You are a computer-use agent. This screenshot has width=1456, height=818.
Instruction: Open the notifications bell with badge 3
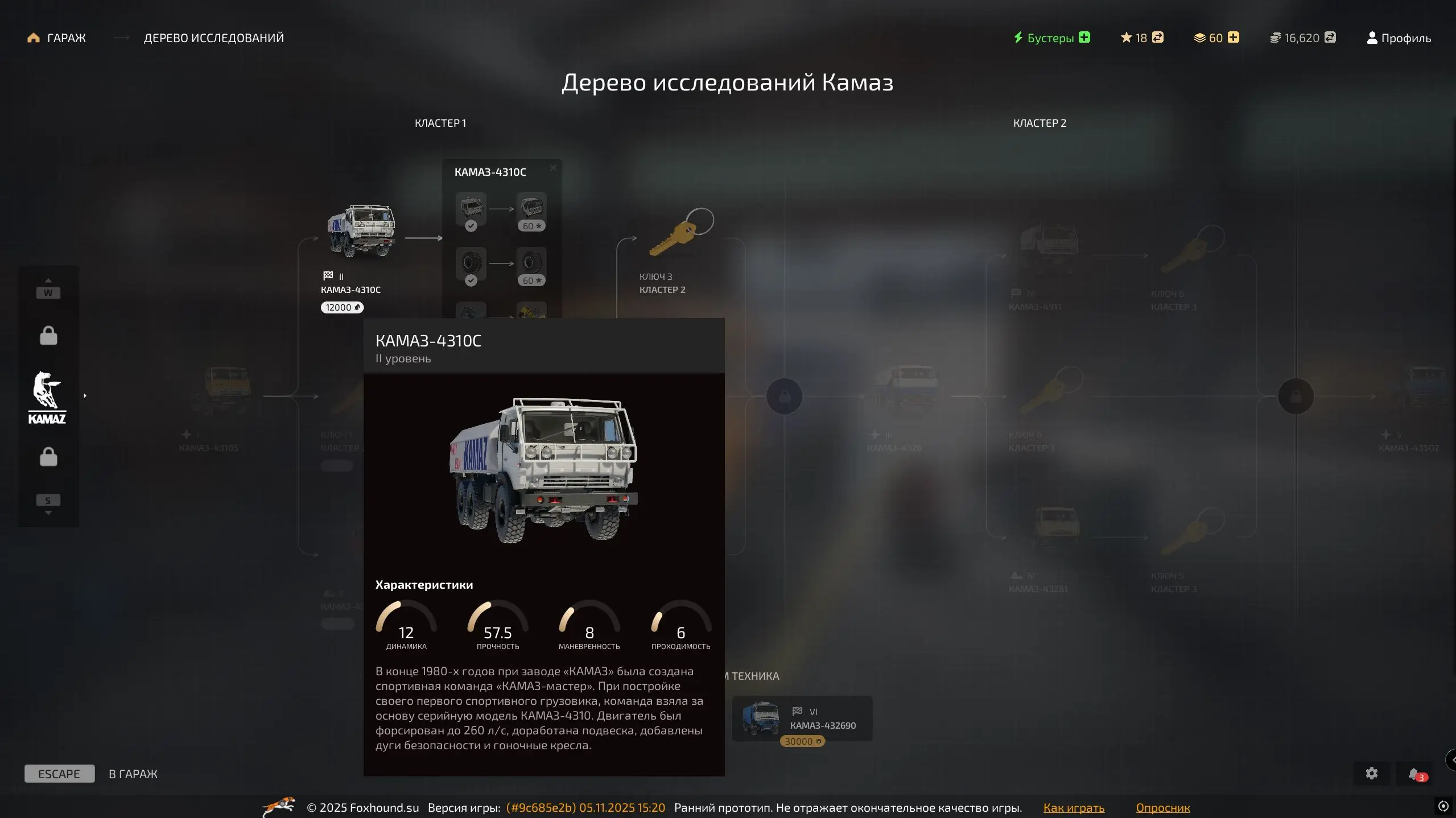pos(1415,772)
